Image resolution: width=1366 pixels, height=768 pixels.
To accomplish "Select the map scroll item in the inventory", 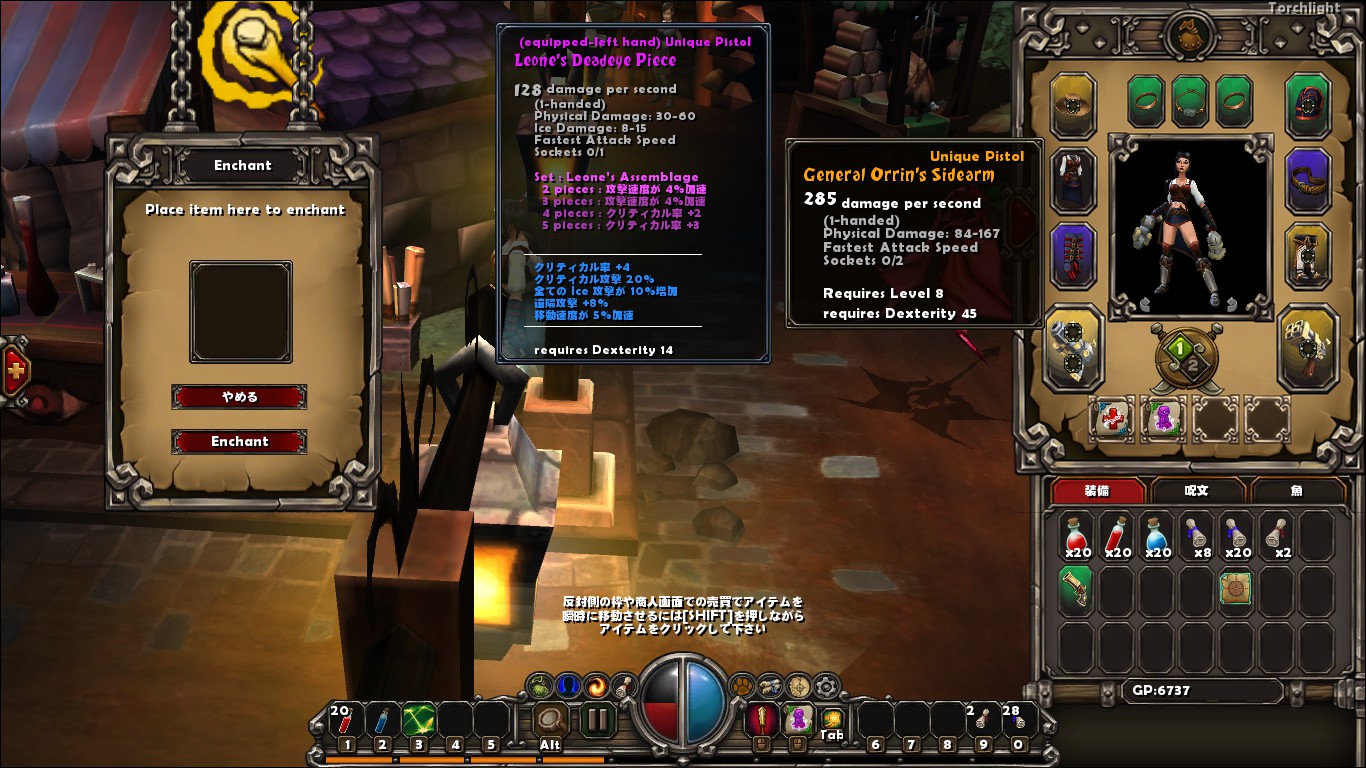I will pyautogui.click(x=1236, y=589).
